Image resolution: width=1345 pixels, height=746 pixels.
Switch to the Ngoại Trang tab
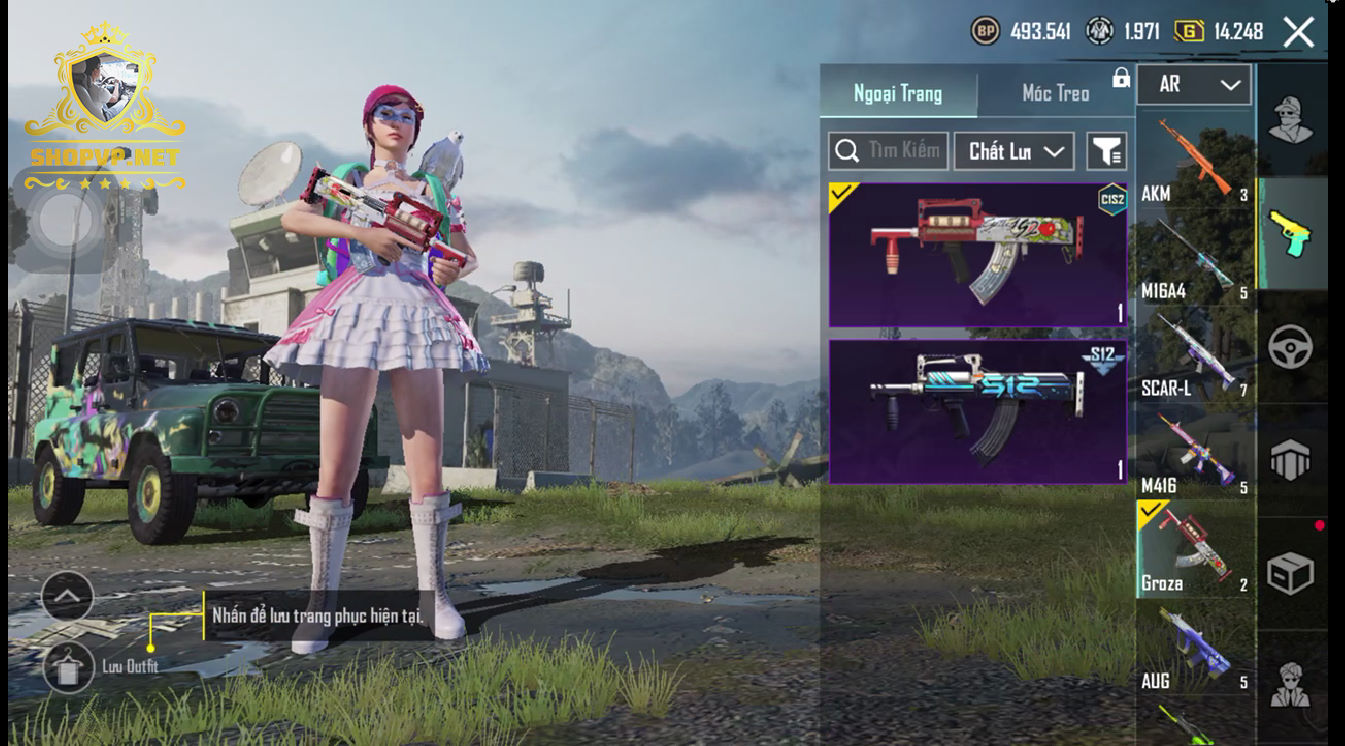[x=897, y=93]
